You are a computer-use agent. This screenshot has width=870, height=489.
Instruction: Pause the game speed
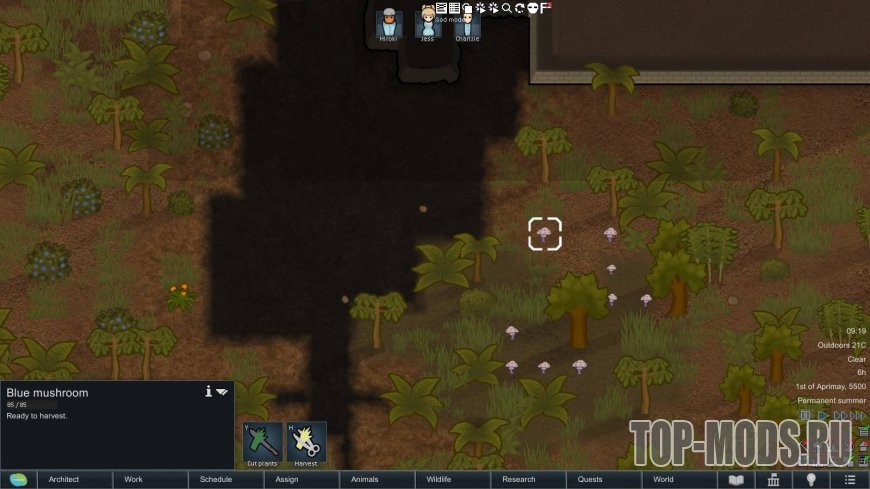(x=805, y=415)
